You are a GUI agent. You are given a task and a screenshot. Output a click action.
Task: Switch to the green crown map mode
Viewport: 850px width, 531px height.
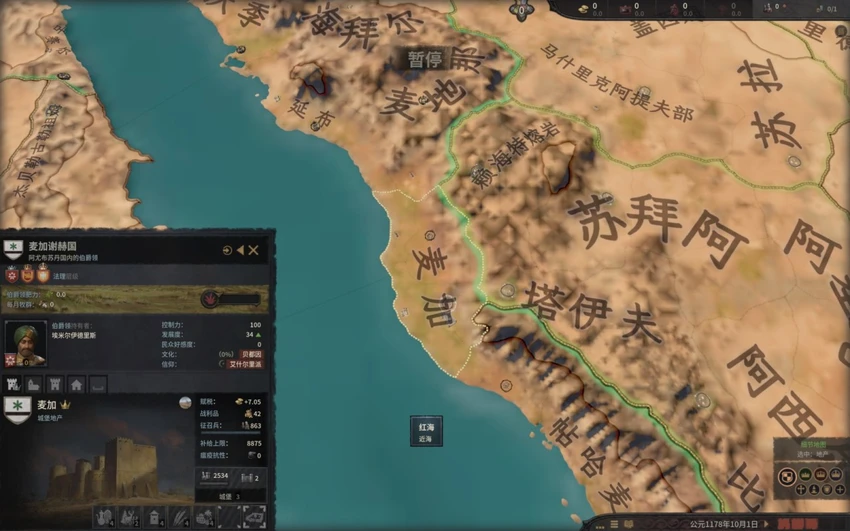(803, 476)
